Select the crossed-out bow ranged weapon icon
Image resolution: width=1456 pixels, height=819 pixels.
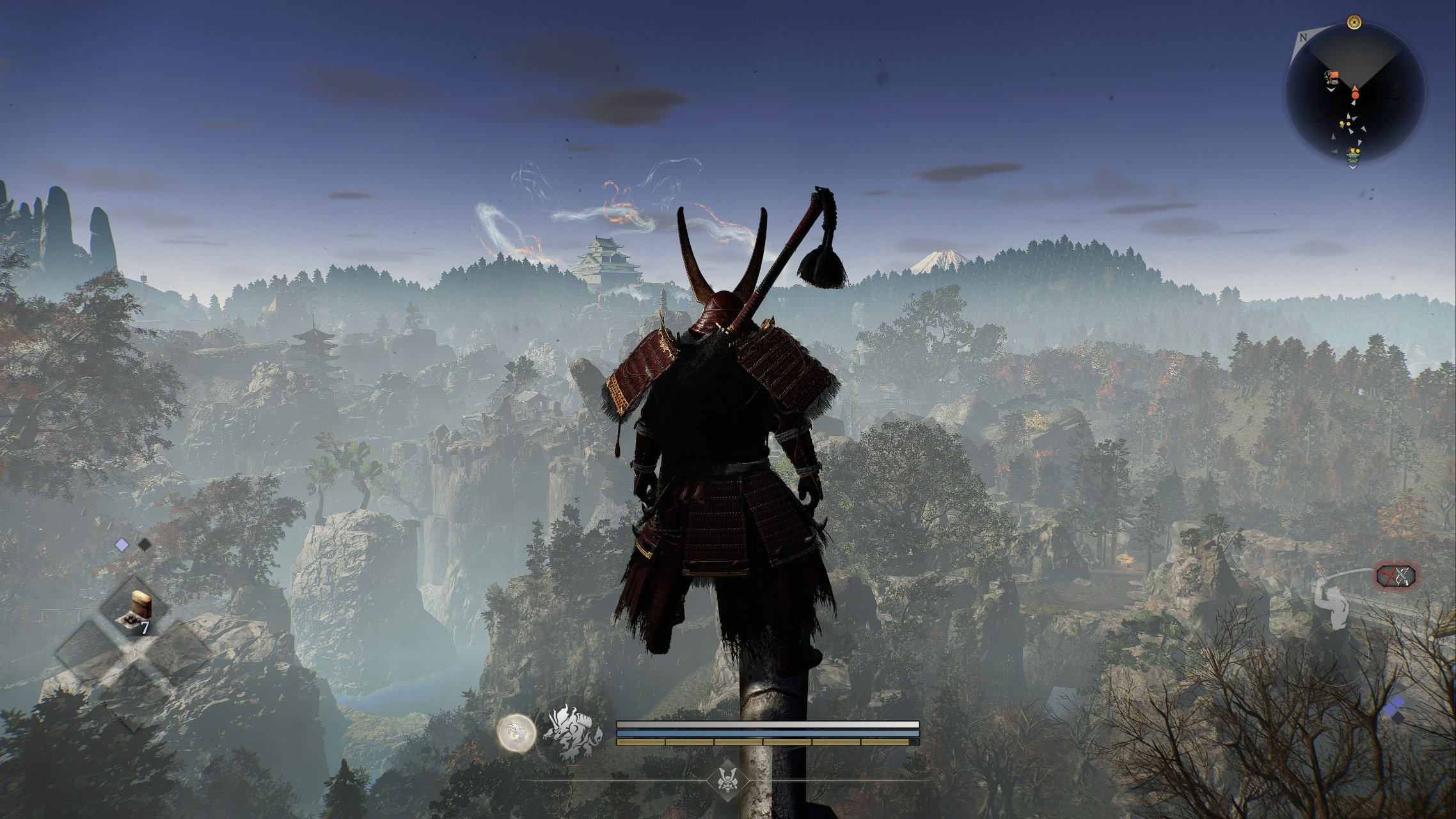[x=1395, y=576]
